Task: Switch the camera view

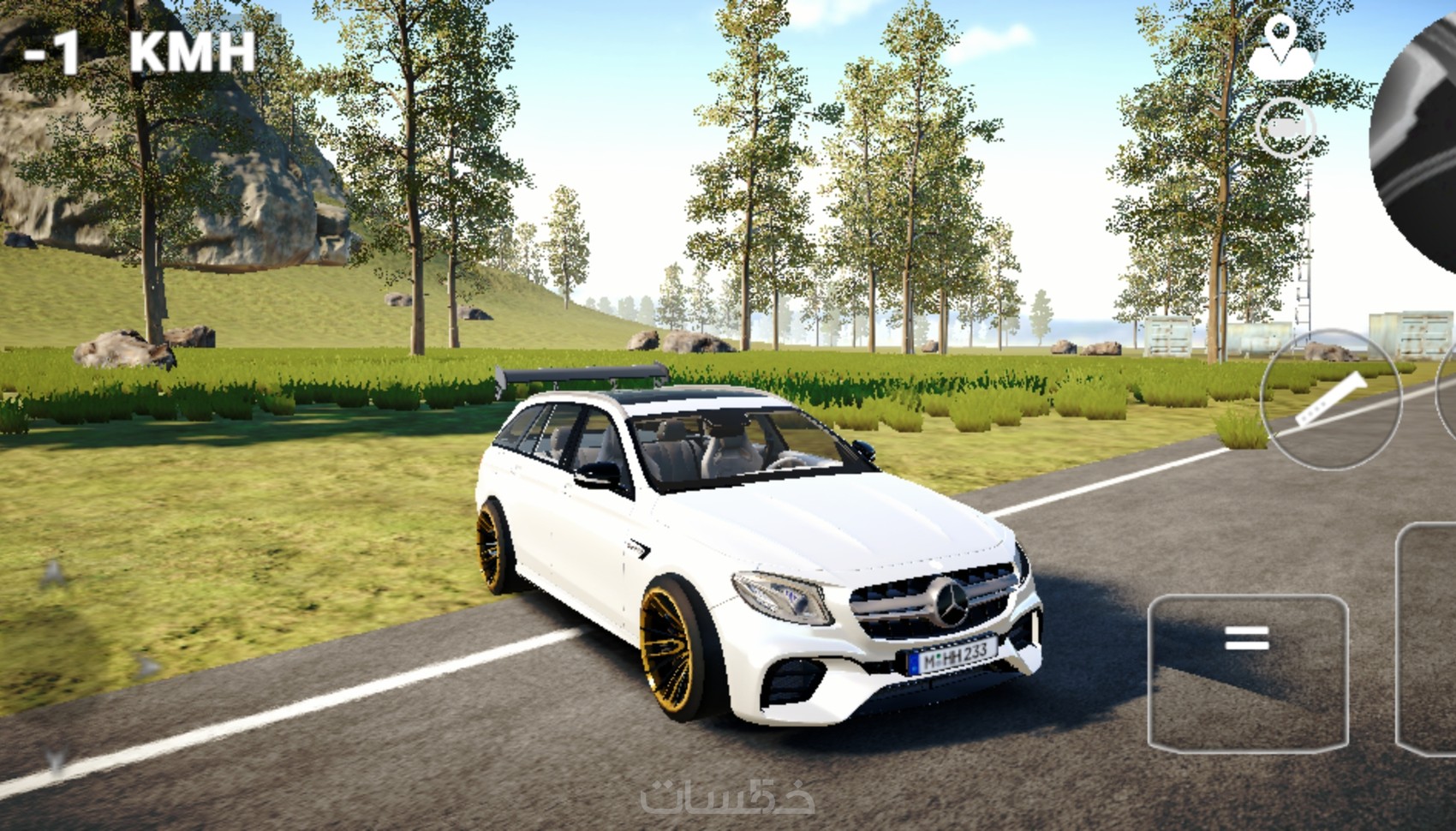Action: pyautogui.click(x=1285, y=129)
